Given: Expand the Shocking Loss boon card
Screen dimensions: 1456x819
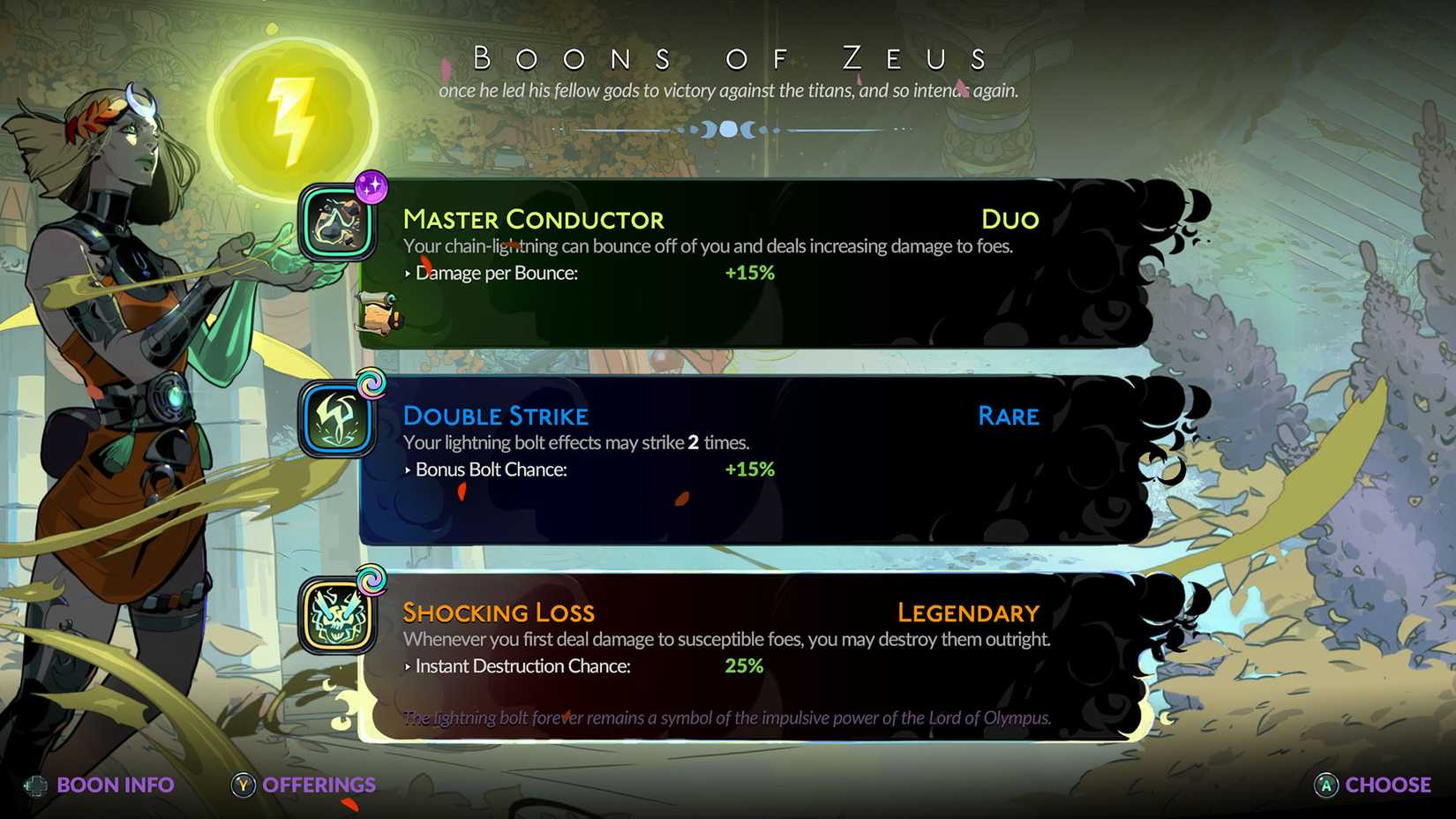Looking at the screenshot, I should coord(750,653).
